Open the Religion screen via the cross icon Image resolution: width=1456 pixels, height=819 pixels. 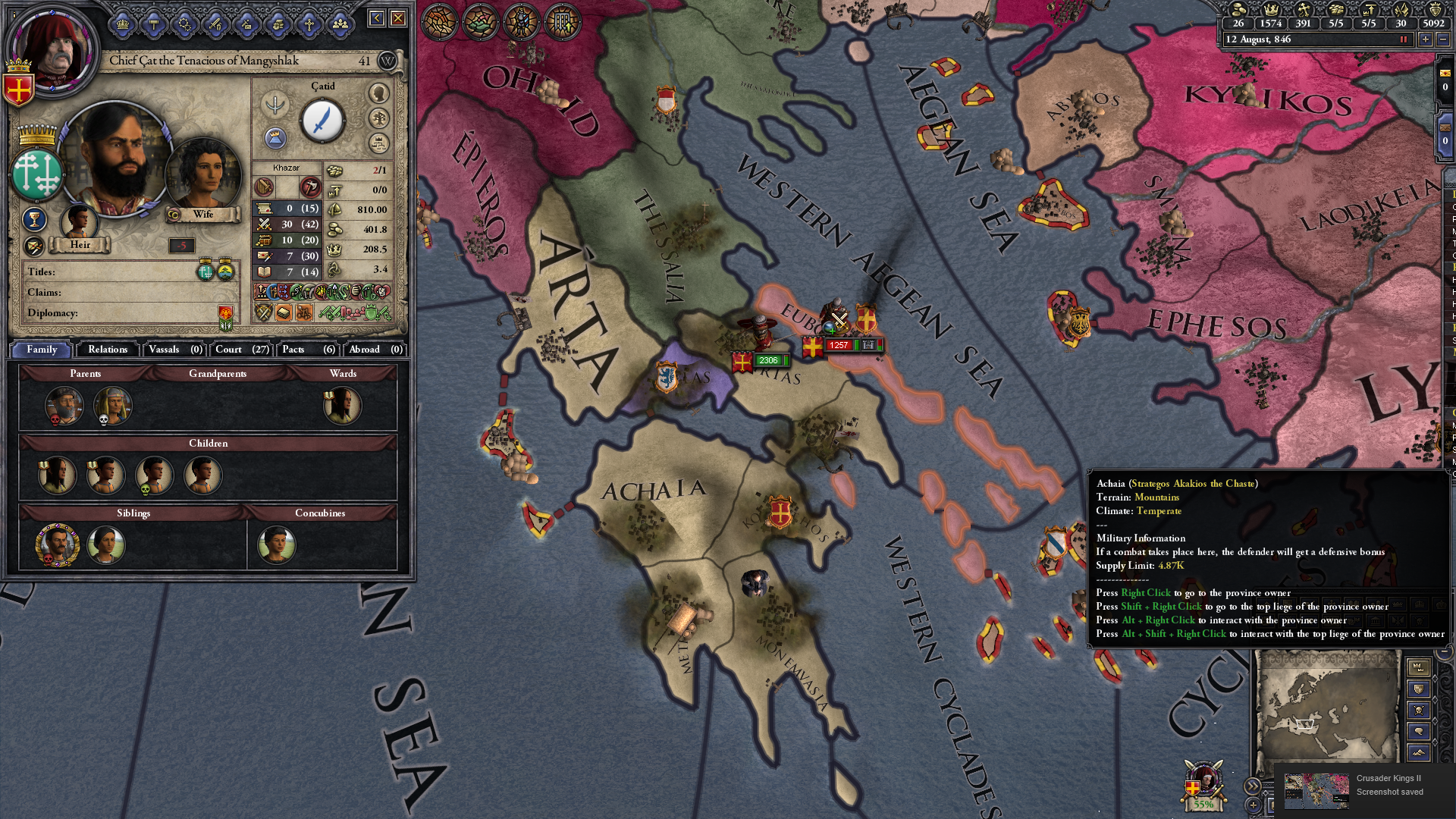click(x=308, y=25)
